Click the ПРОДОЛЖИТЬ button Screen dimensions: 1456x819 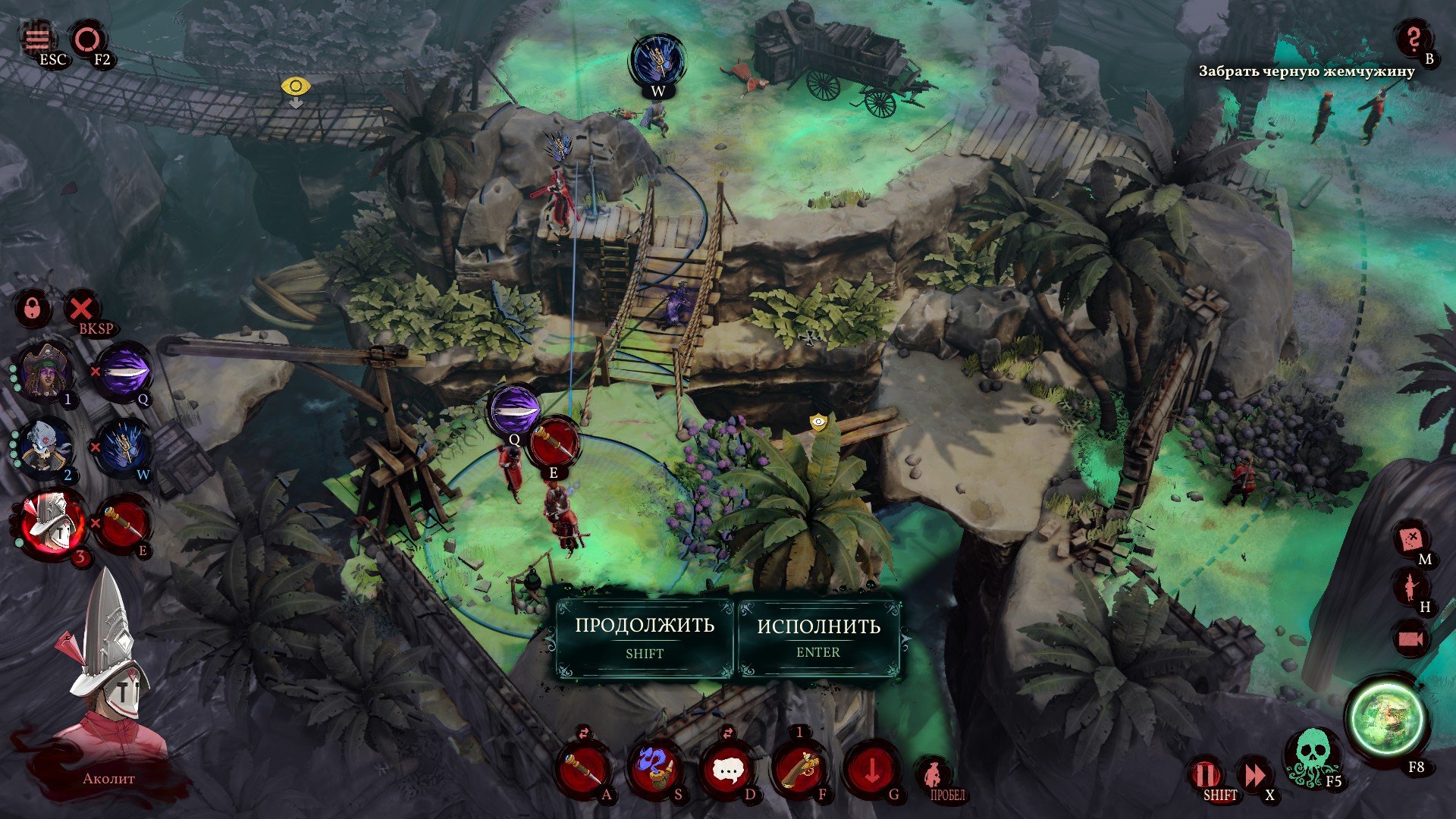coord(645,636)
